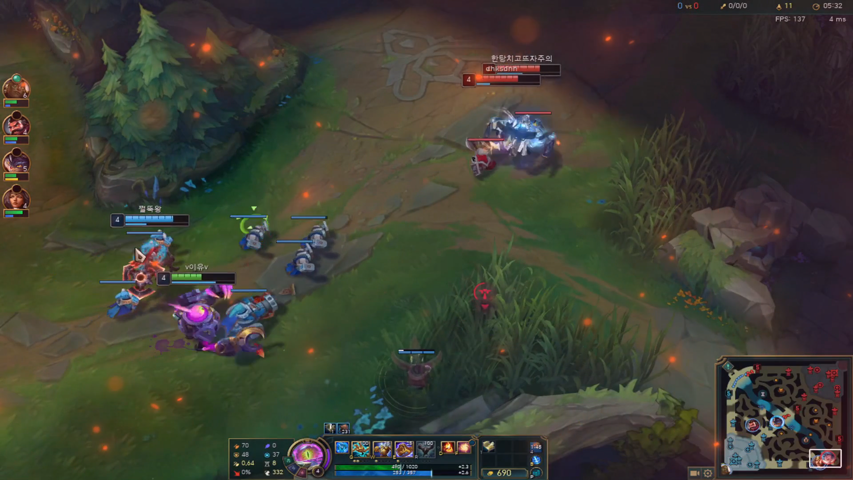The width and height of the screenshot is (853, 480).
Task: Toggle the camera lock button beside minimap
Action: (694, 473)
